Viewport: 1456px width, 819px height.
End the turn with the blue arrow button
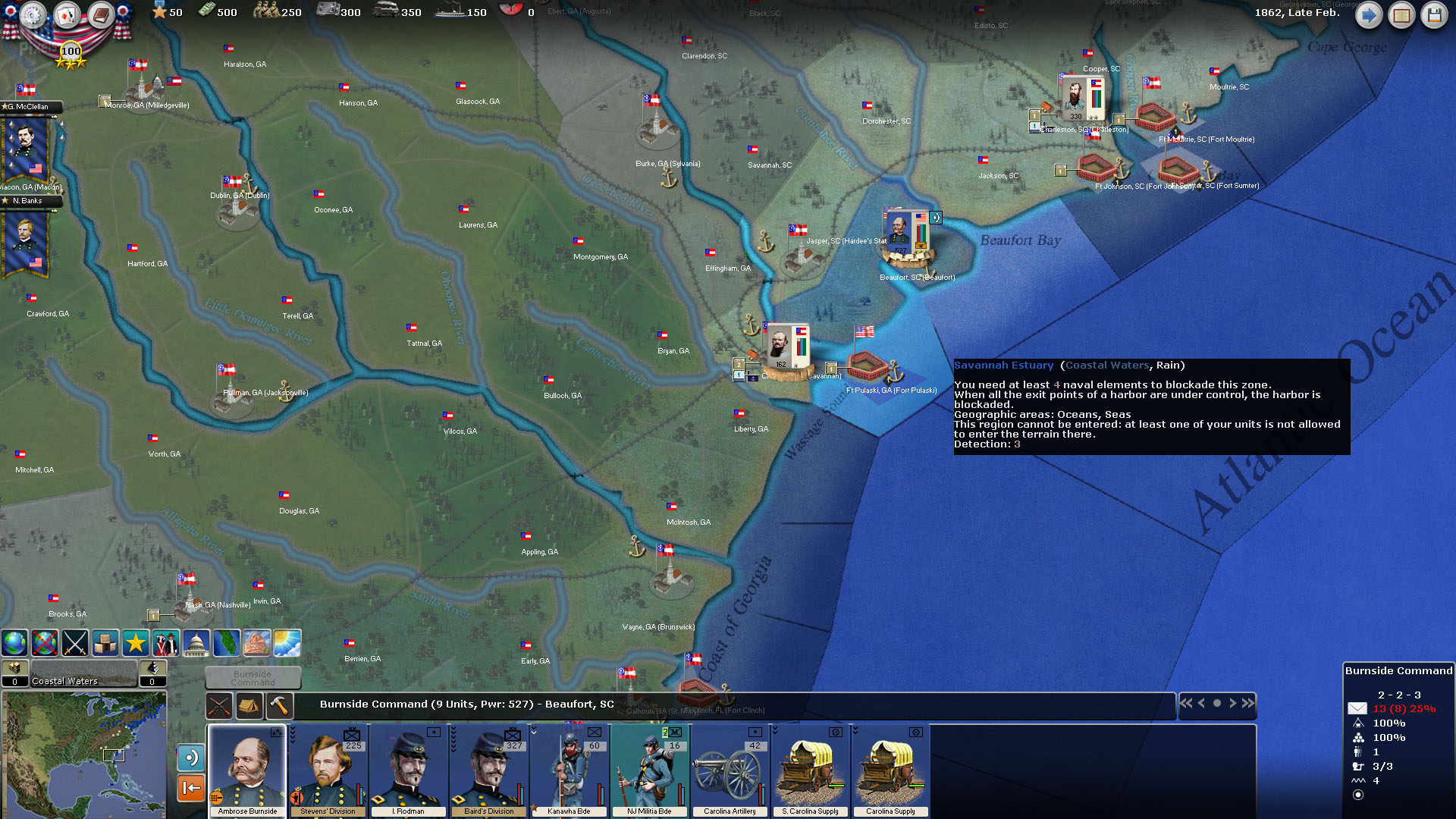coord(1368,14)
